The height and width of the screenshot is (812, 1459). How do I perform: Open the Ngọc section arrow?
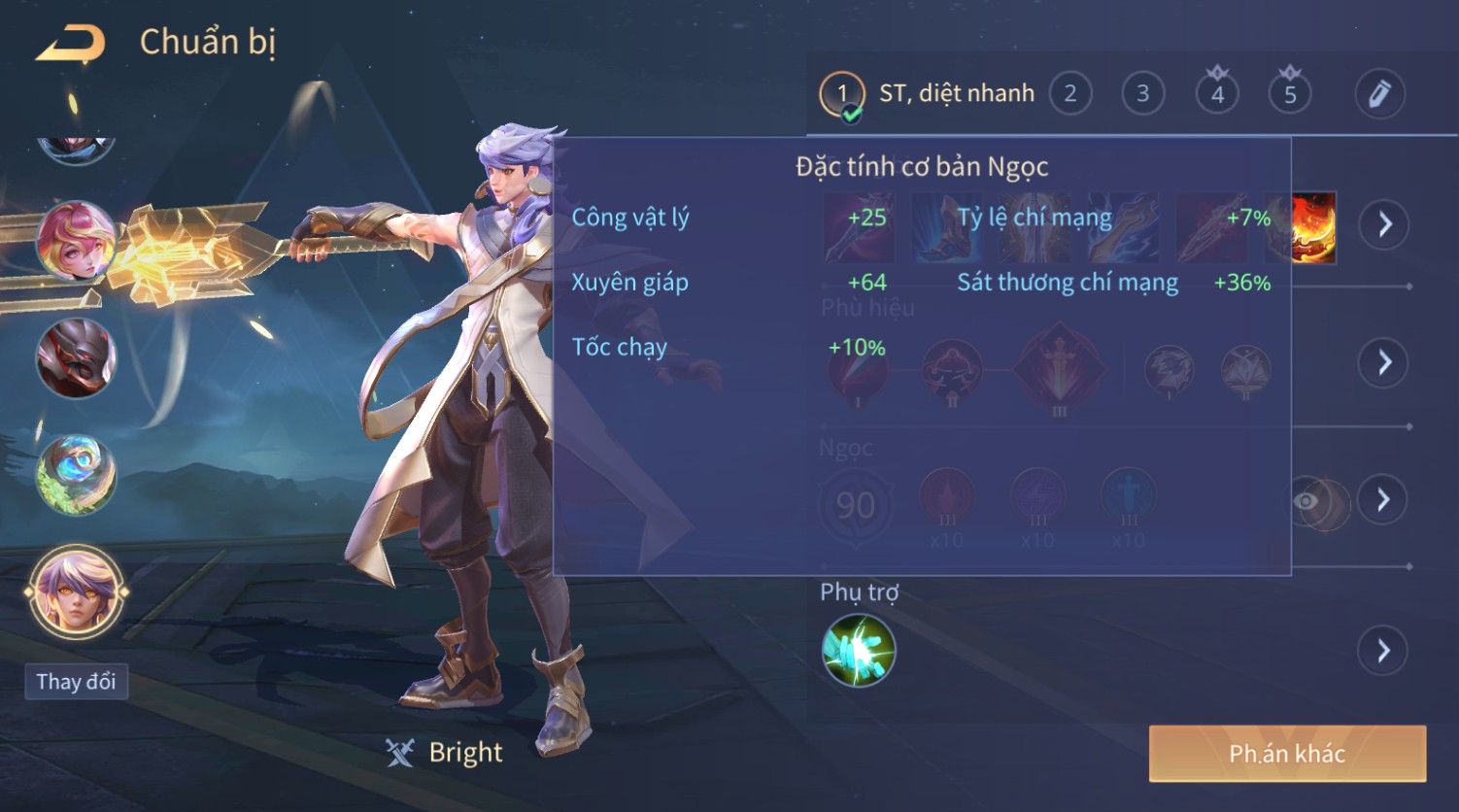click(x=1384, y=500)
